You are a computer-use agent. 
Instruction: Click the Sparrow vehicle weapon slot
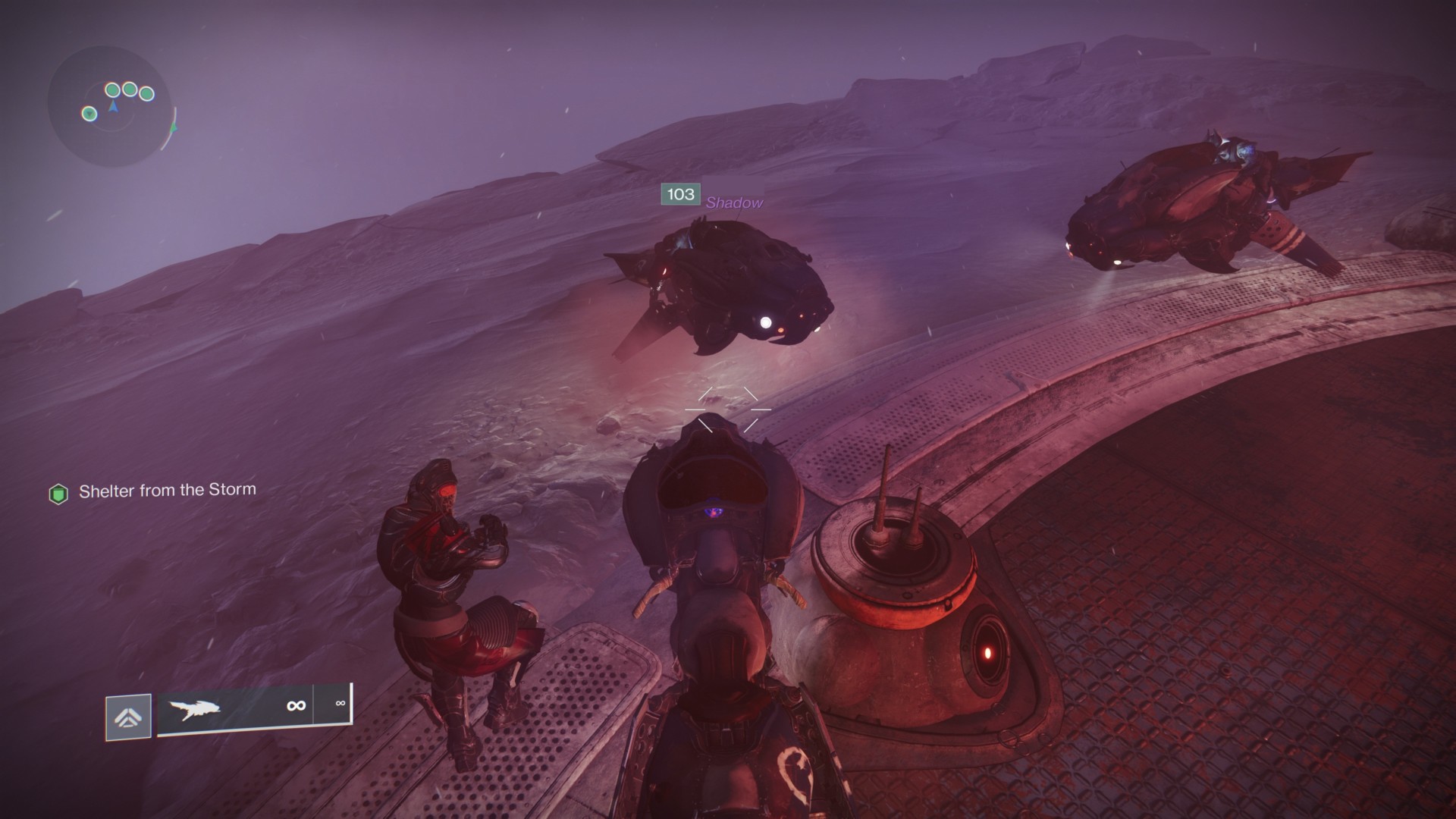(235, 708)
